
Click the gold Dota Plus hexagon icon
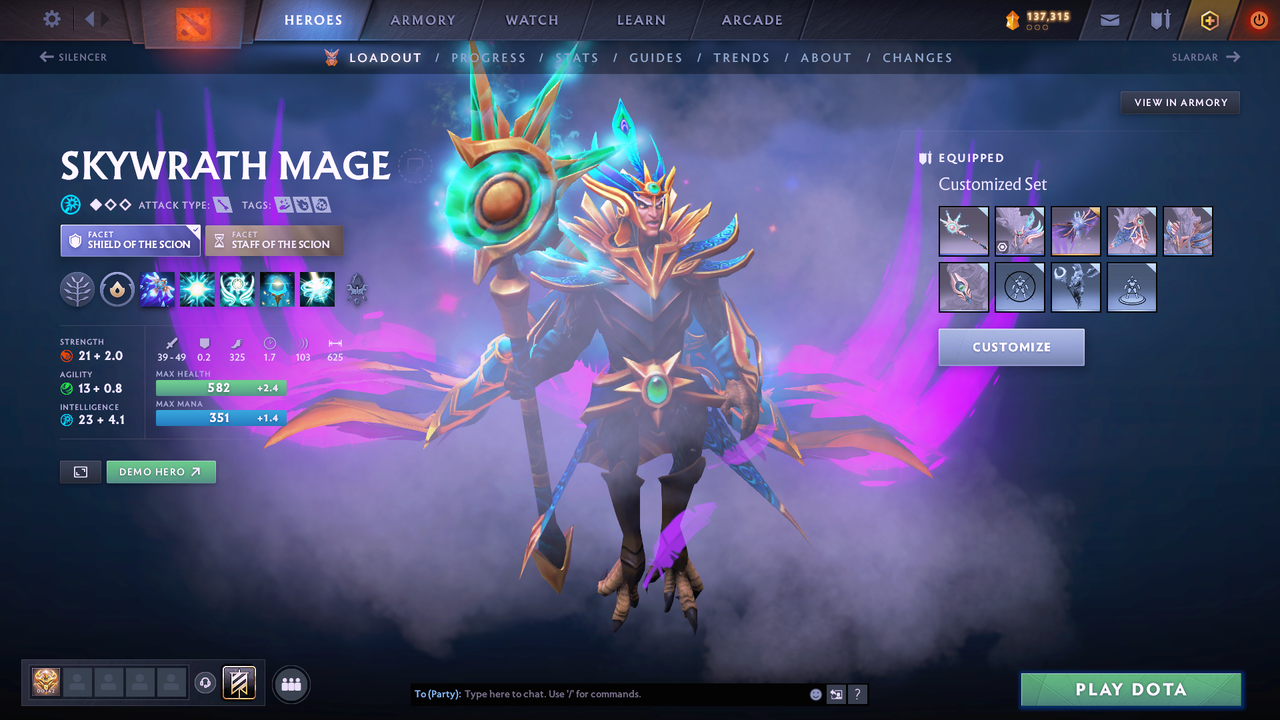click(x=1209, y=20)
